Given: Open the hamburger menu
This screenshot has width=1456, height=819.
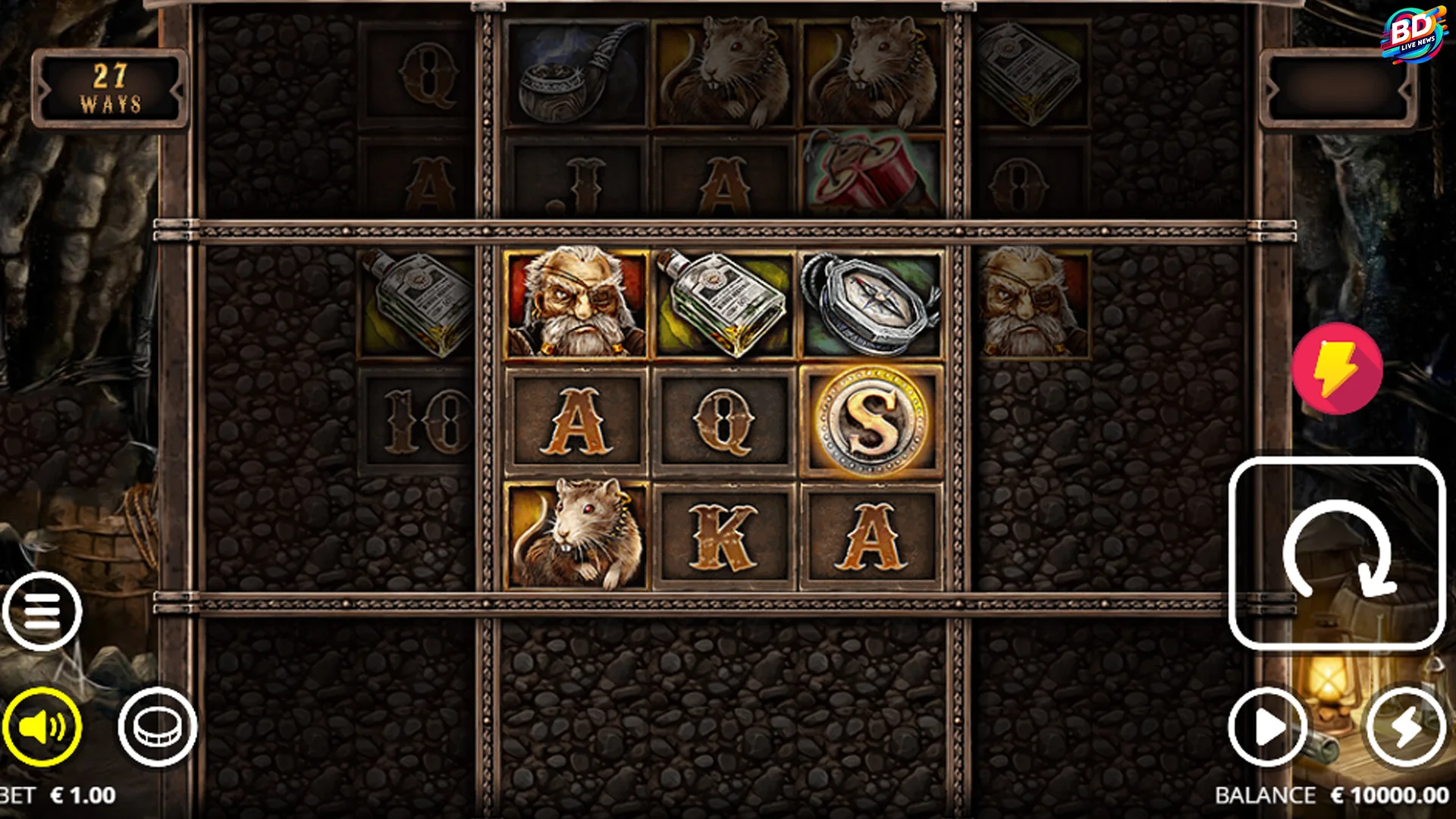Looking at the screenshot, I should 42,610.
